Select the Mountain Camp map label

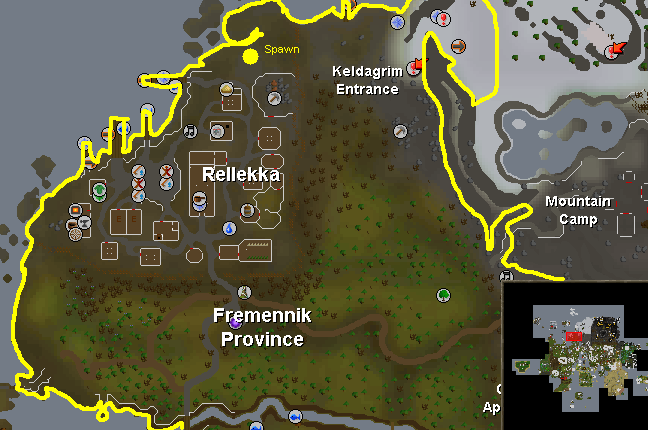tap(578, 210)
